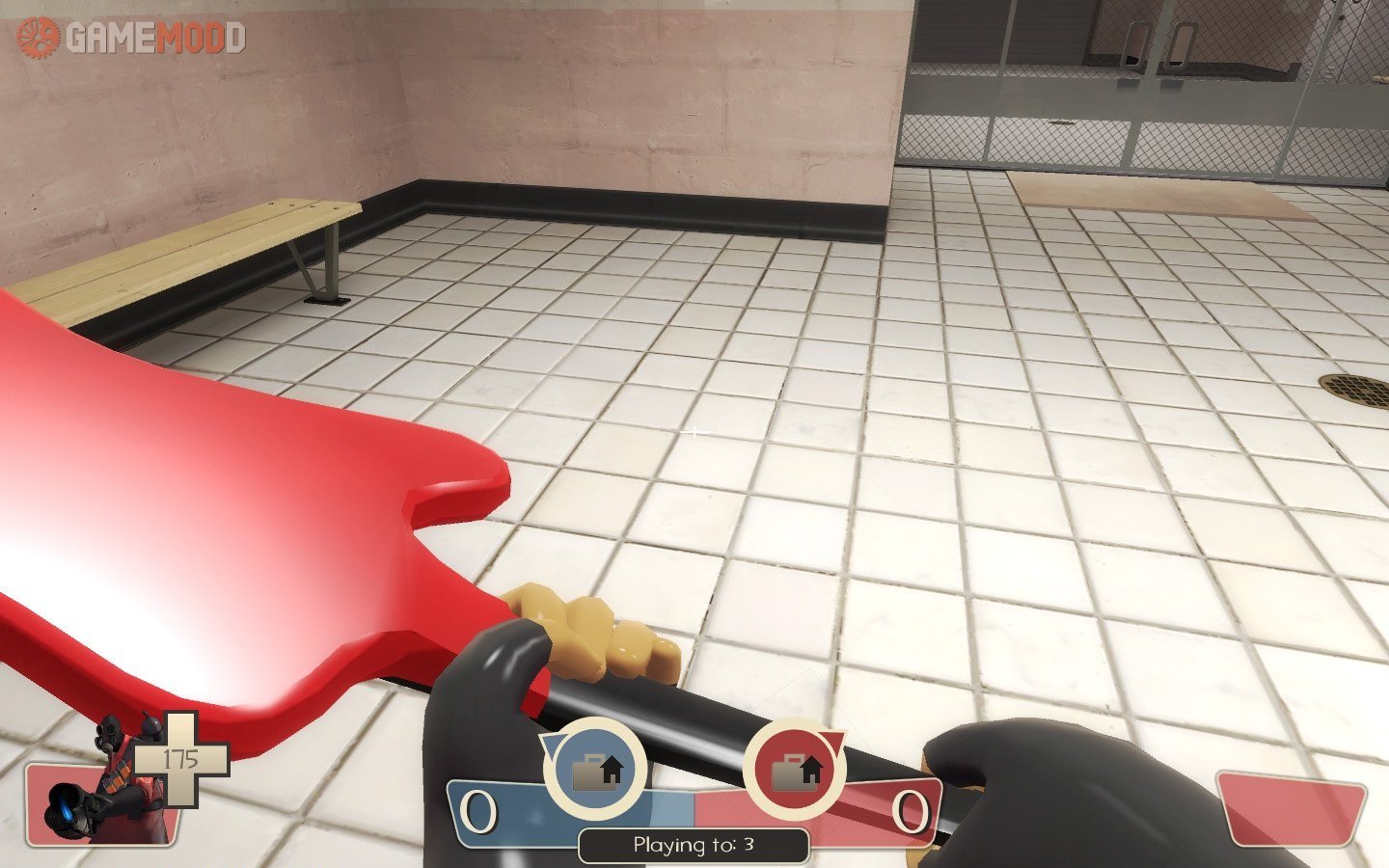Open the GameModd watermark logo
Screen dimensions: 1389x868
(131, 37)
